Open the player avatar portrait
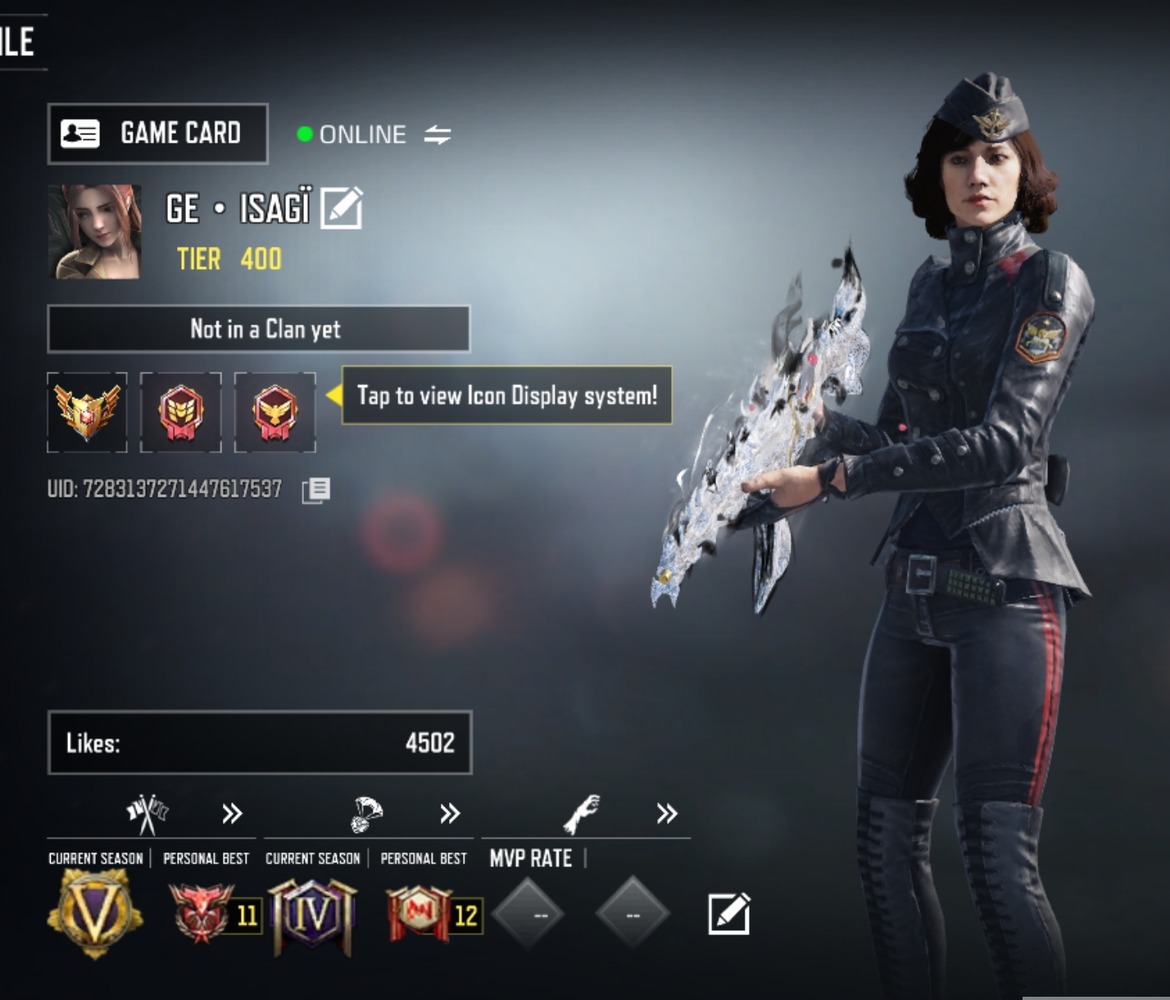 click(x=95, y=232)
